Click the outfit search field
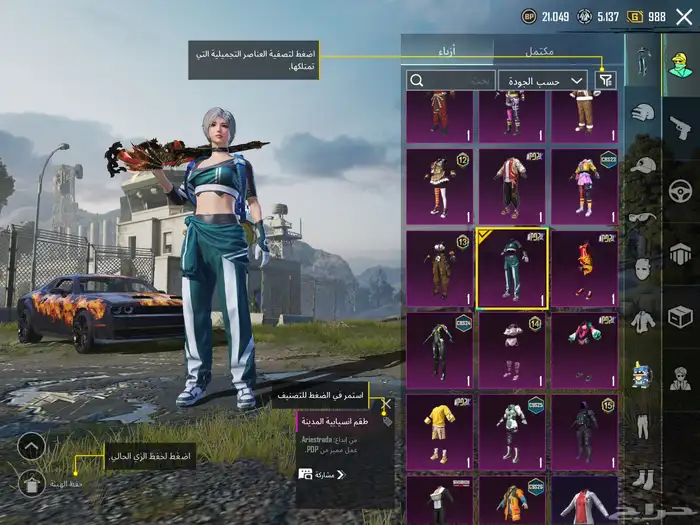 (451, 80)
